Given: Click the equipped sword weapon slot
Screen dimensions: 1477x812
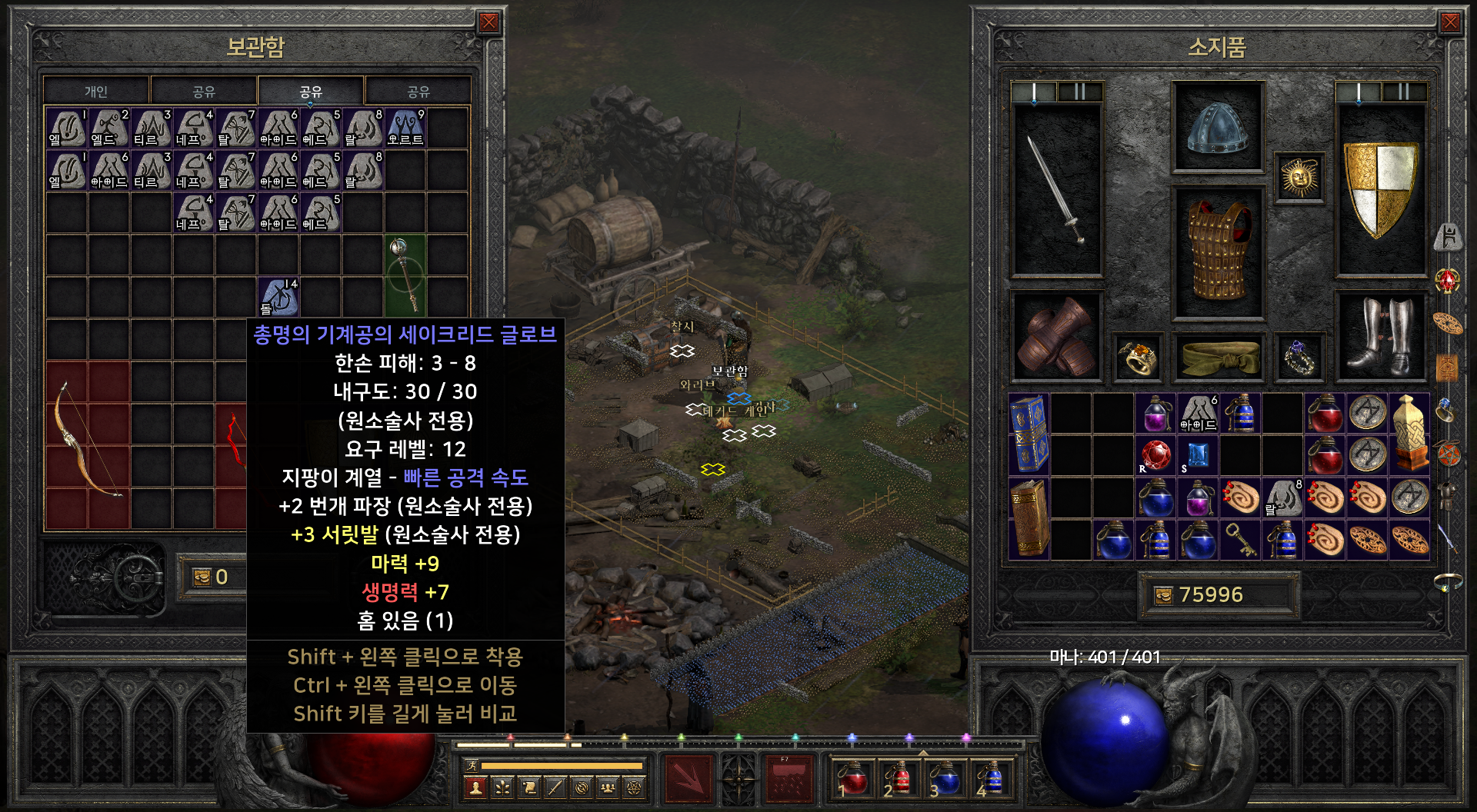Looking at the screenshot, I should [x=1056, y=190].
